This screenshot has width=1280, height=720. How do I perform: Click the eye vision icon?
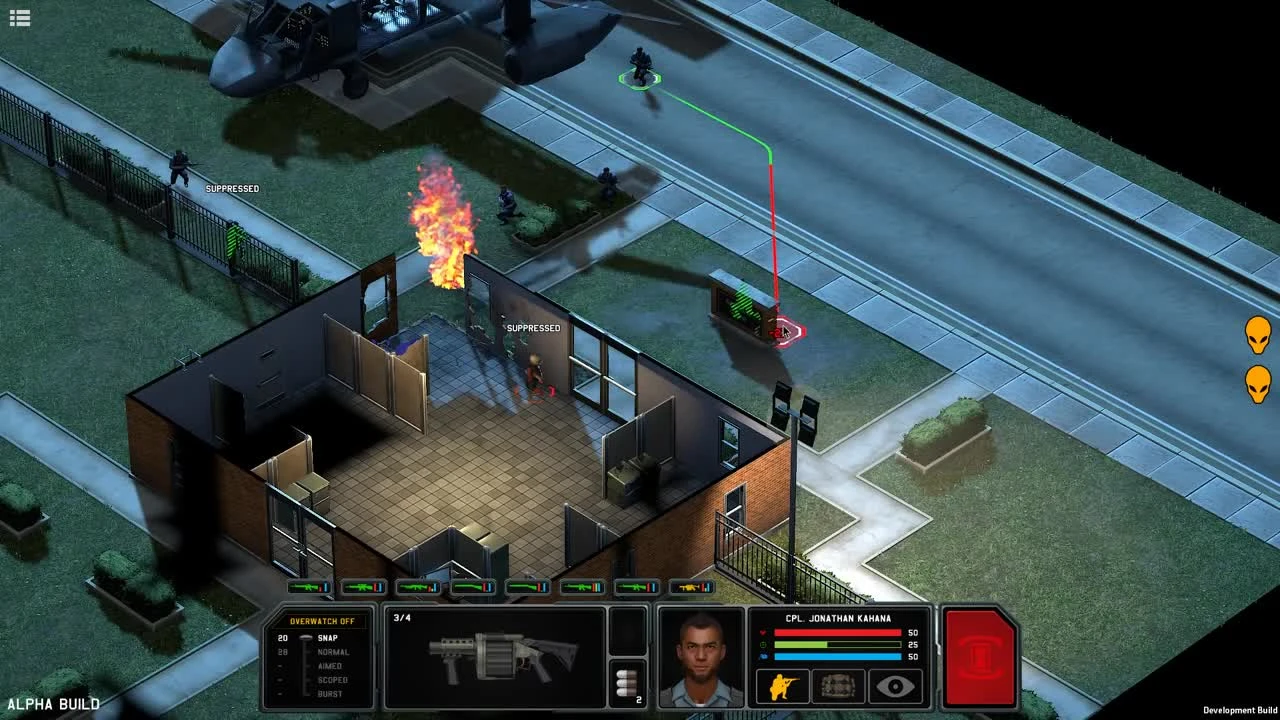click(894, 685)
